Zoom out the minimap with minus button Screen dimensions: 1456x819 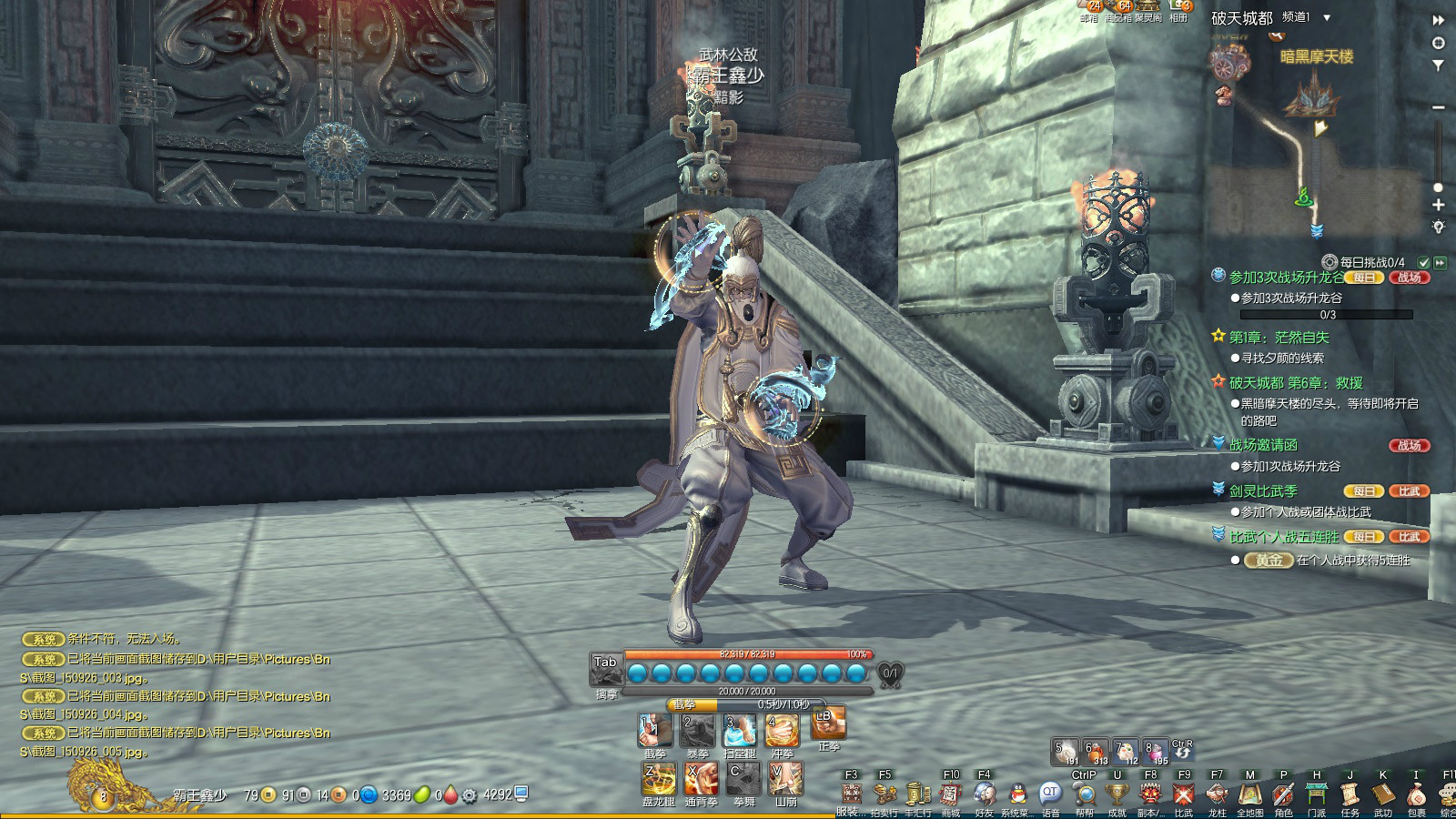coord(1439,107)
